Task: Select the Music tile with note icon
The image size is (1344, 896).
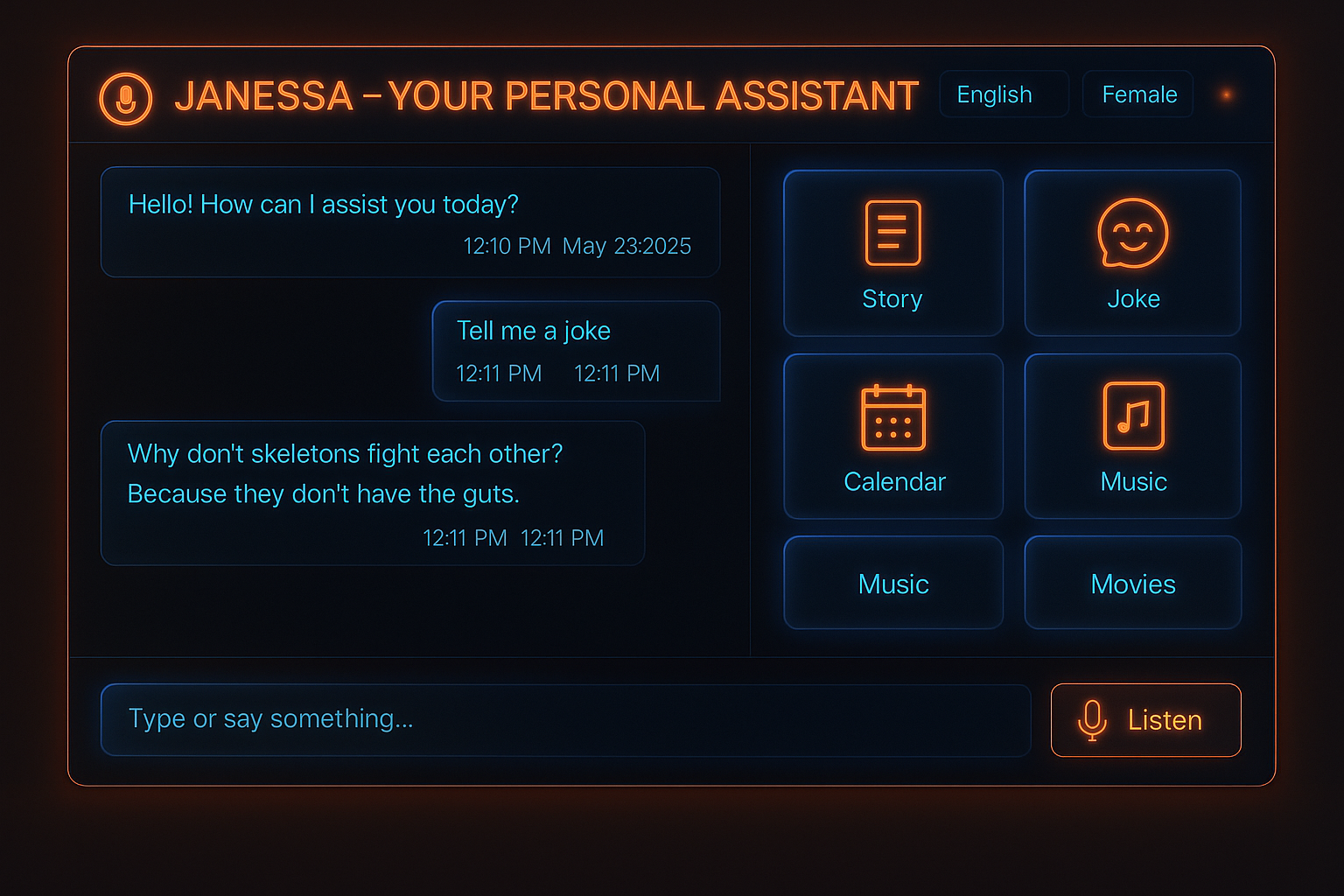Action: (x=1132, y=436)
